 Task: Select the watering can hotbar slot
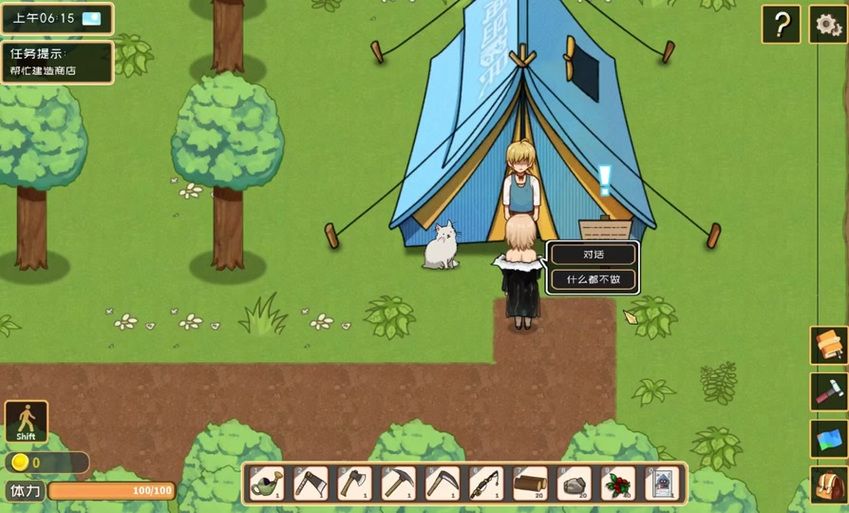pos(267,484)
